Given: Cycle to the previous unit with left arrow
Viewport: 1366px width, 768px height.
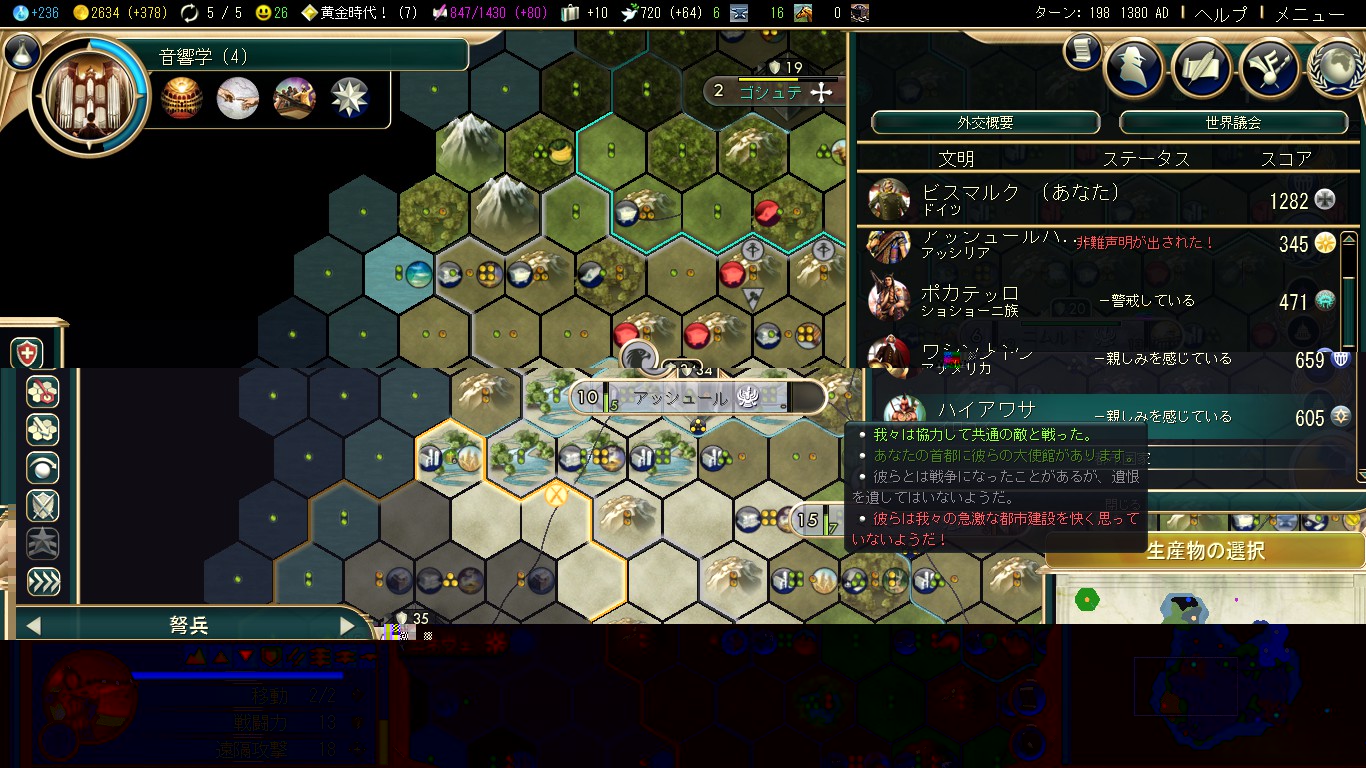Looking at the screenshot, I should pos(33,626).
